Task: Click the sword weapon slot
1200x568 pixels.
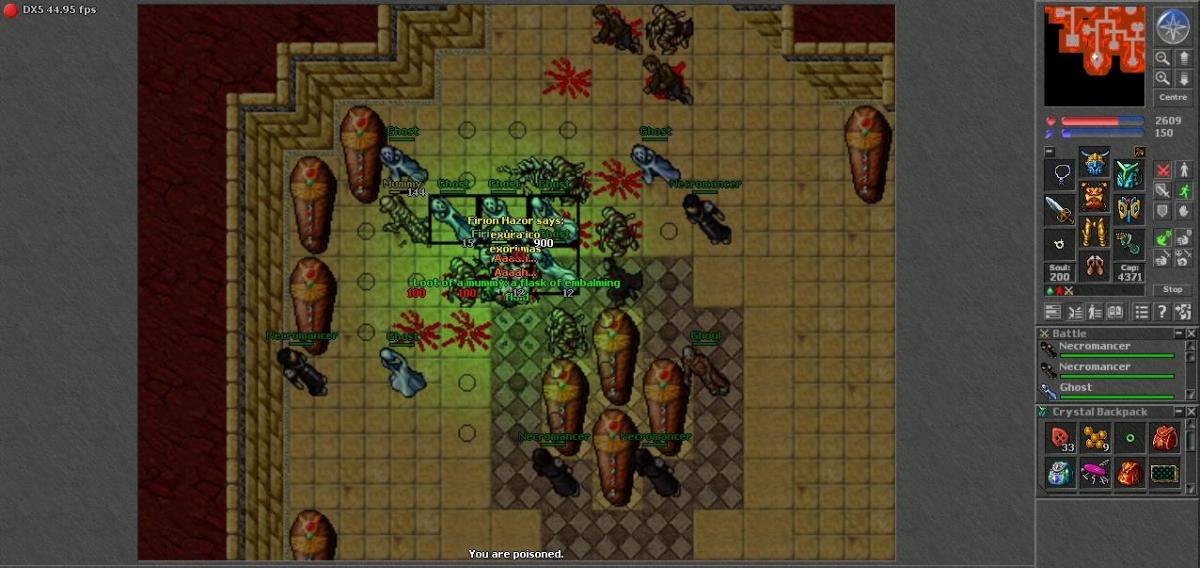Action: click(x=1060, y=209)
